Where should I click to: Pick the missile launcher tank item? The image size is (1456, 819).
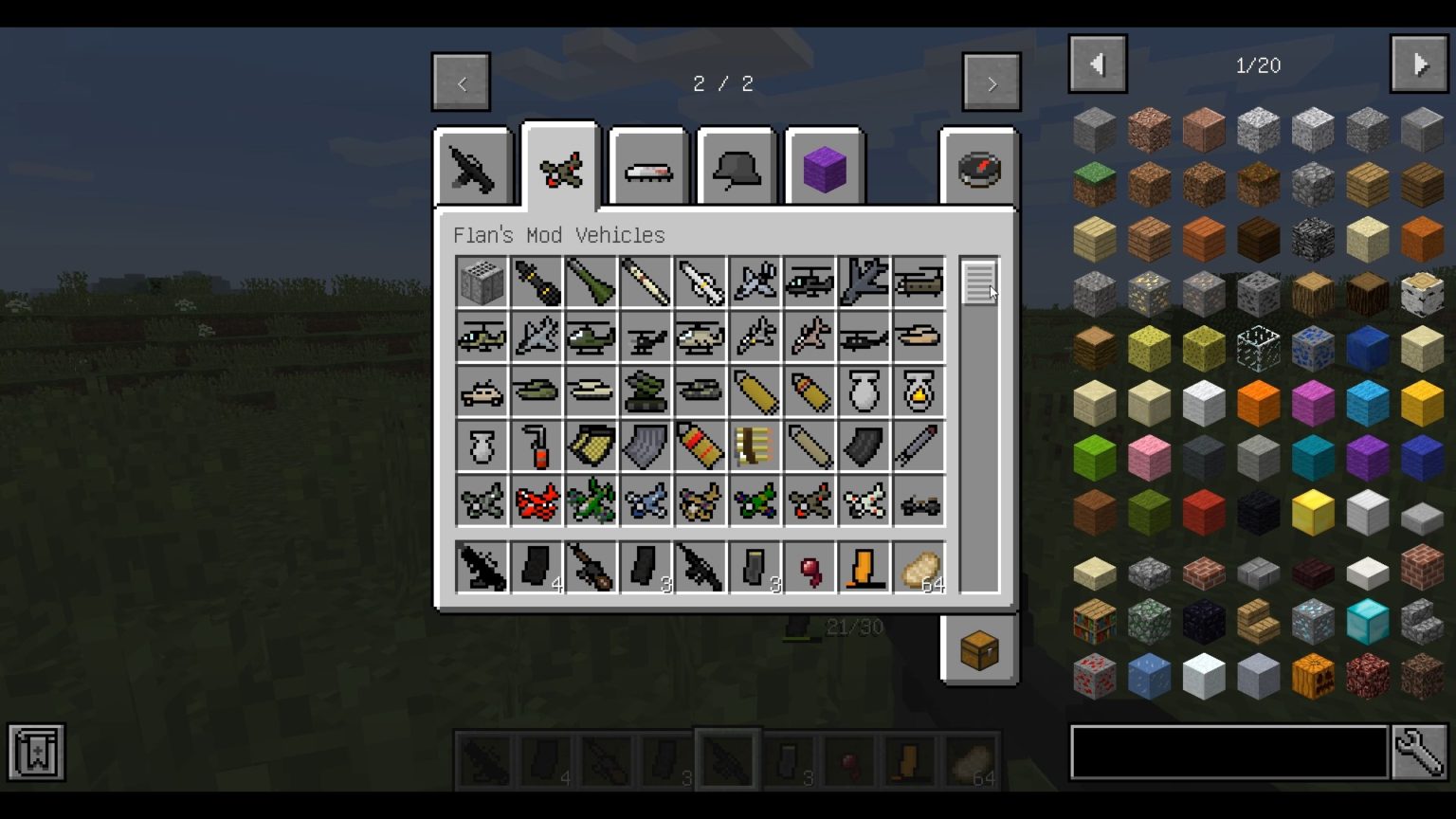click(x=646, y=391)
